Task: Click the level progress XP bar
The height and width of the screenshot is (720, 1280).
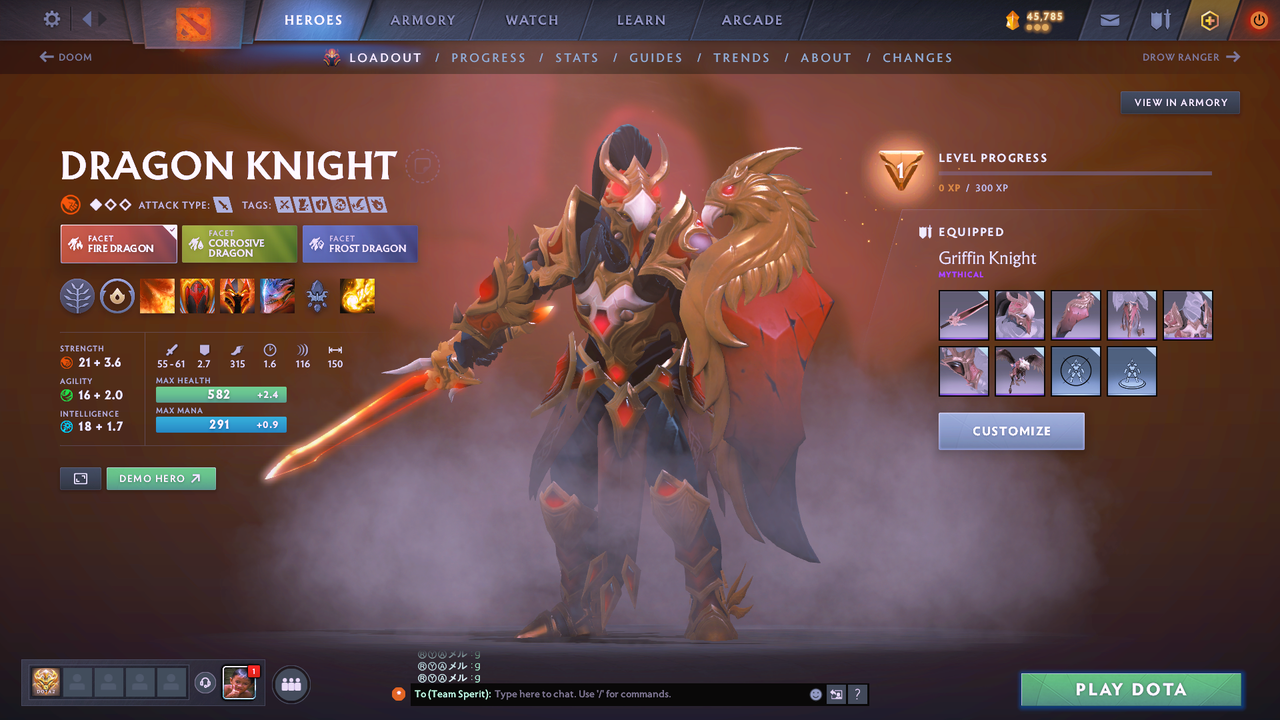Action: pyautogui.click(x=1075, y=172)
